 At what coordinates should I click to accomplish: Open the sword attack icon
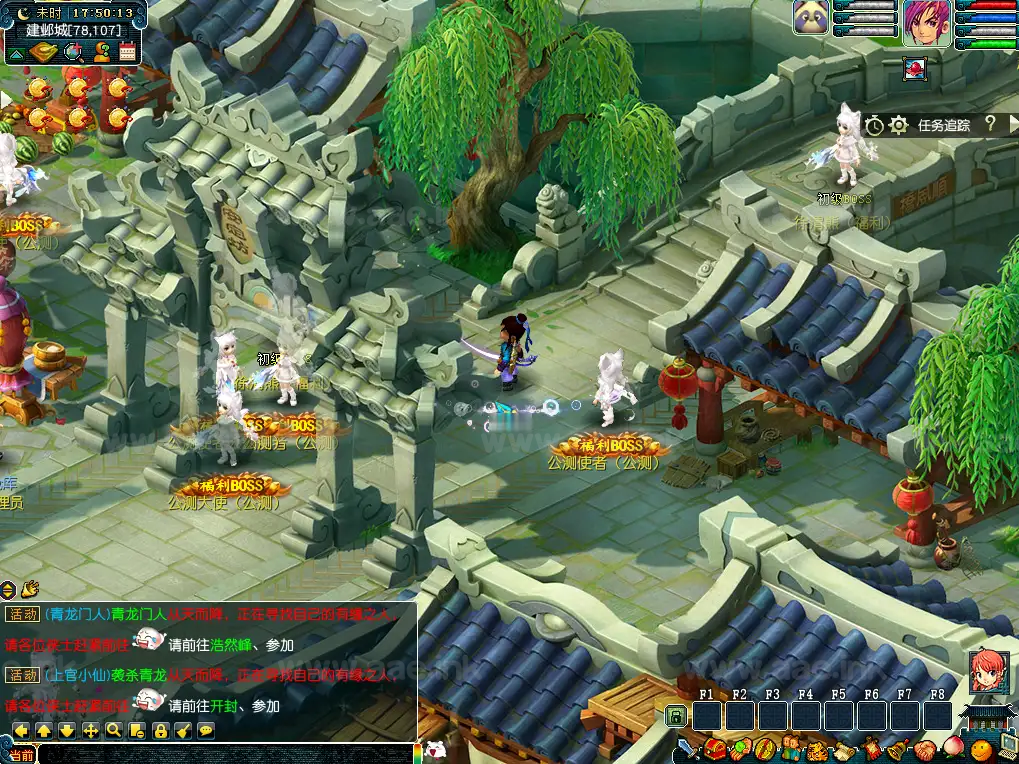click(688, 748)
